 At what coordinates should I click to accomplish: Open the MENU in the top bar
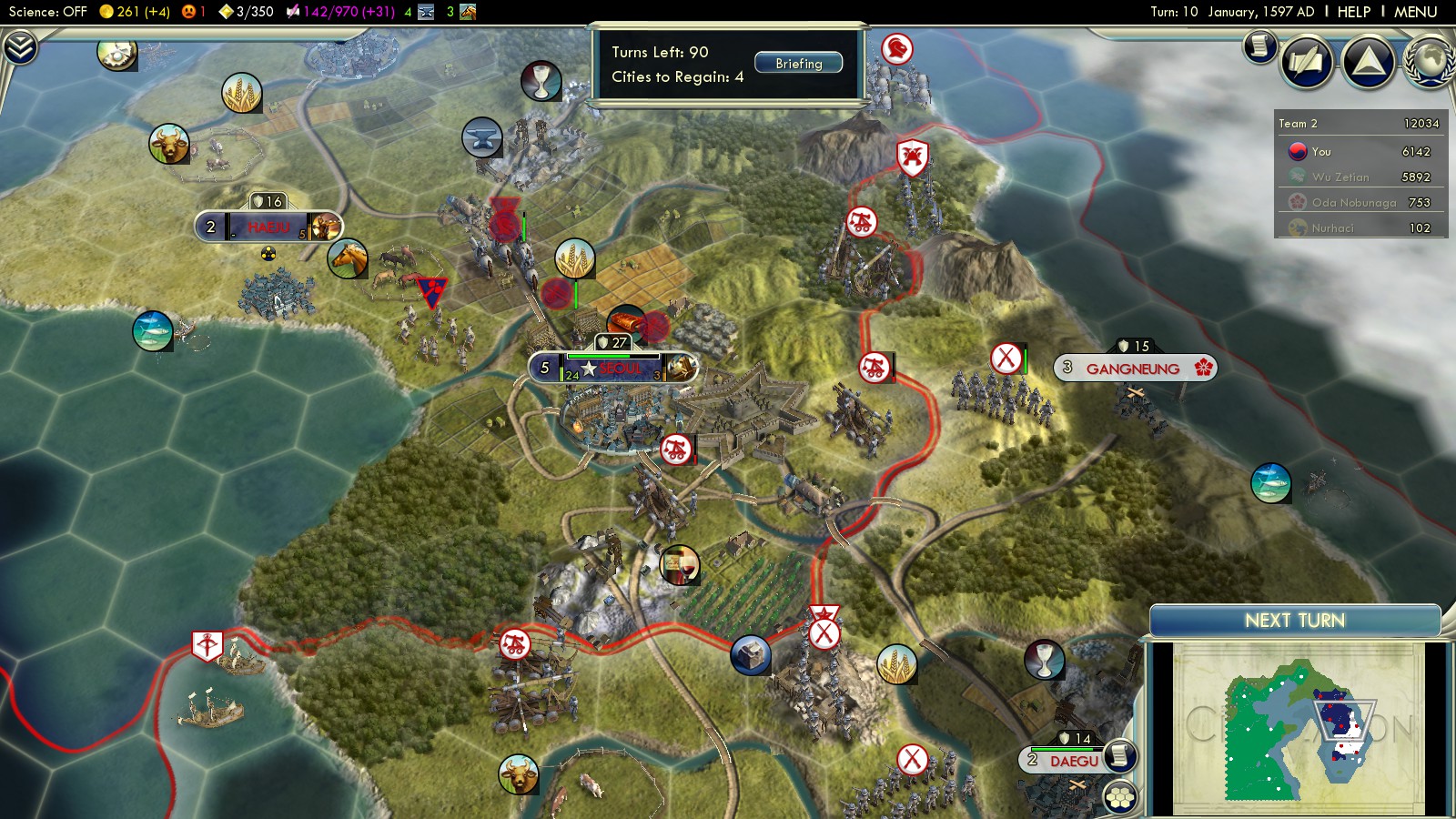[1415, 12]
